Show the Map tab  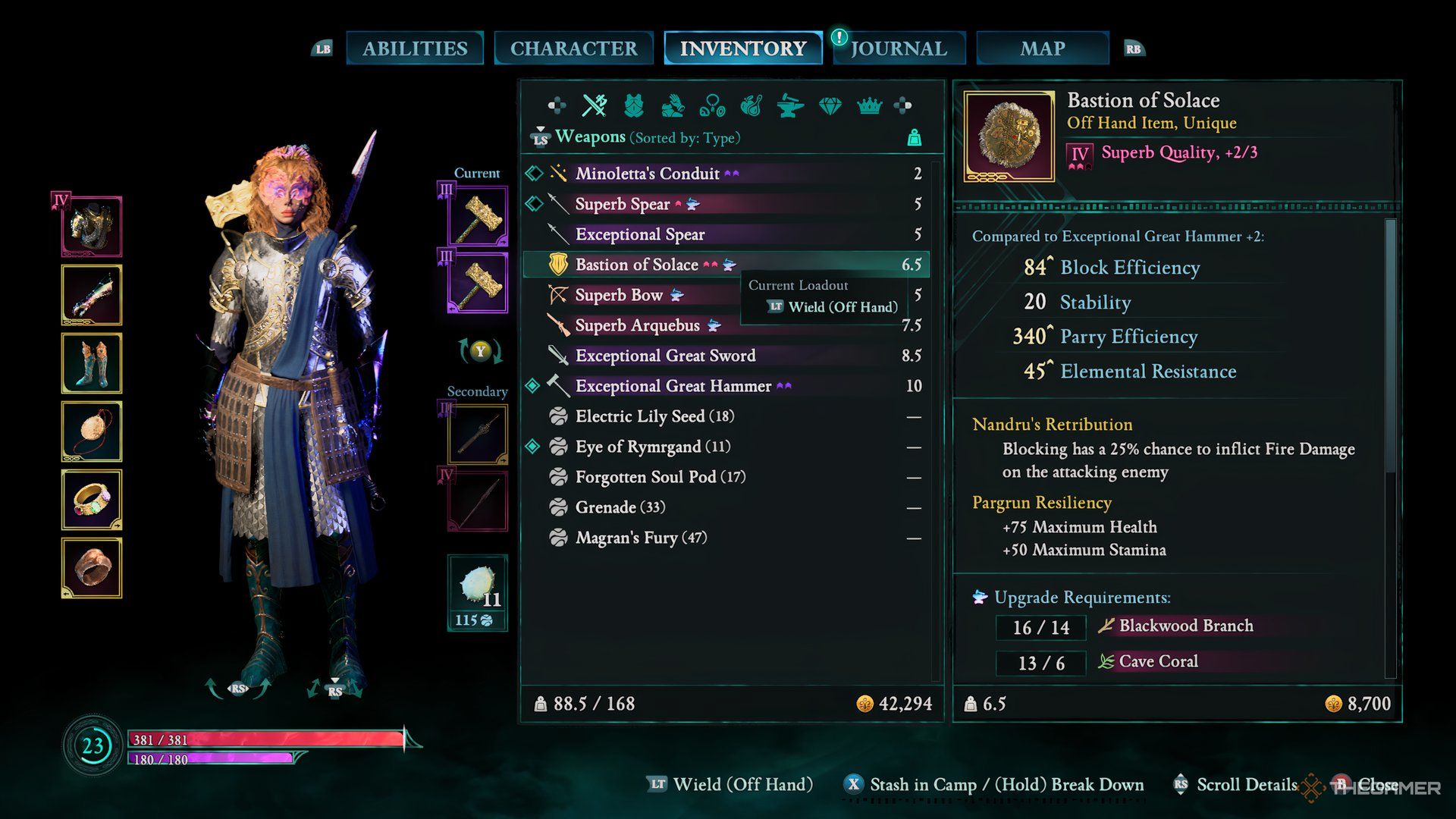point(1042,49)
